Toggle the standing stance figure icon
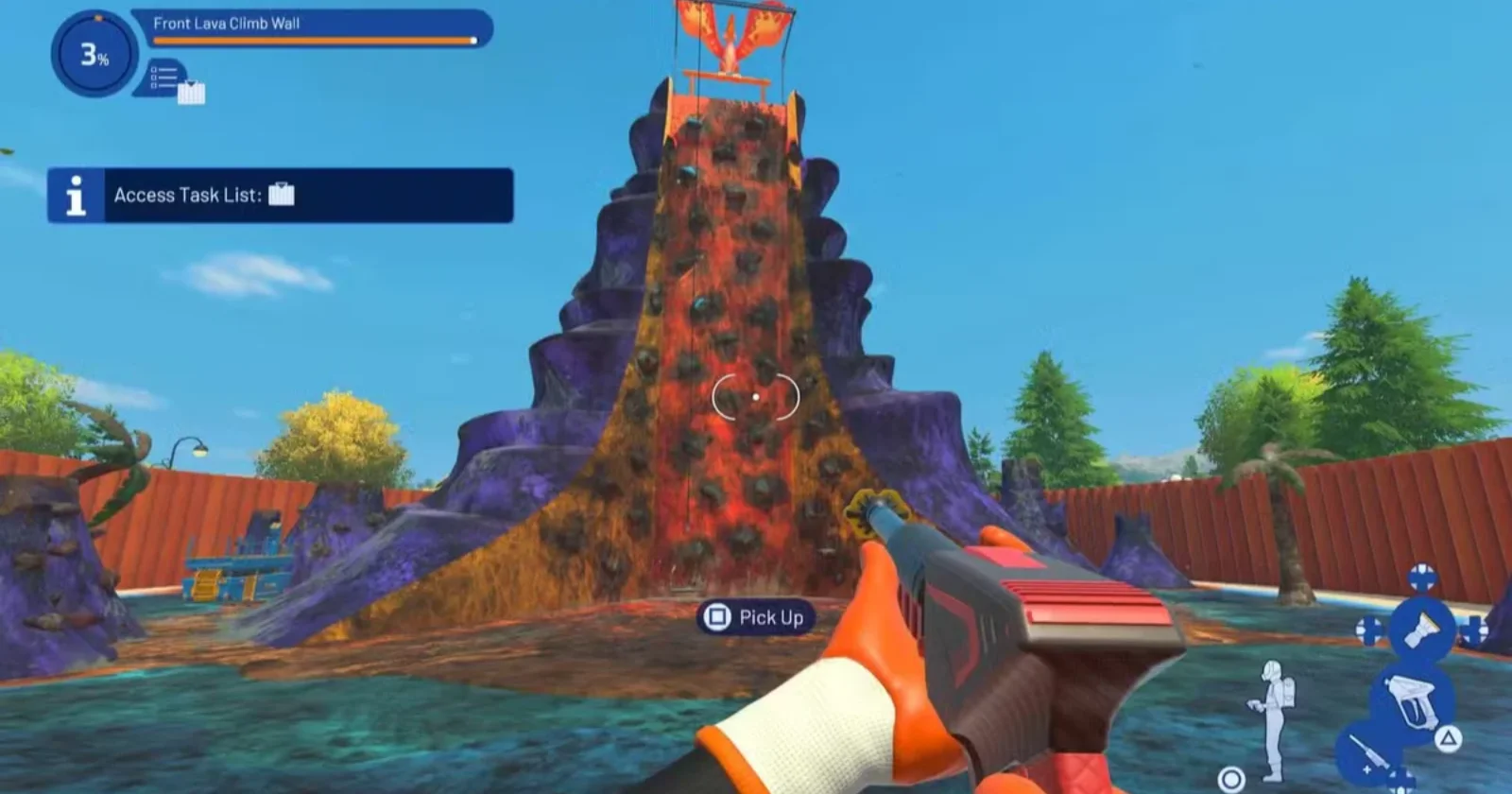Viewport: 1512px width, 794px height. click(1272, 720)
